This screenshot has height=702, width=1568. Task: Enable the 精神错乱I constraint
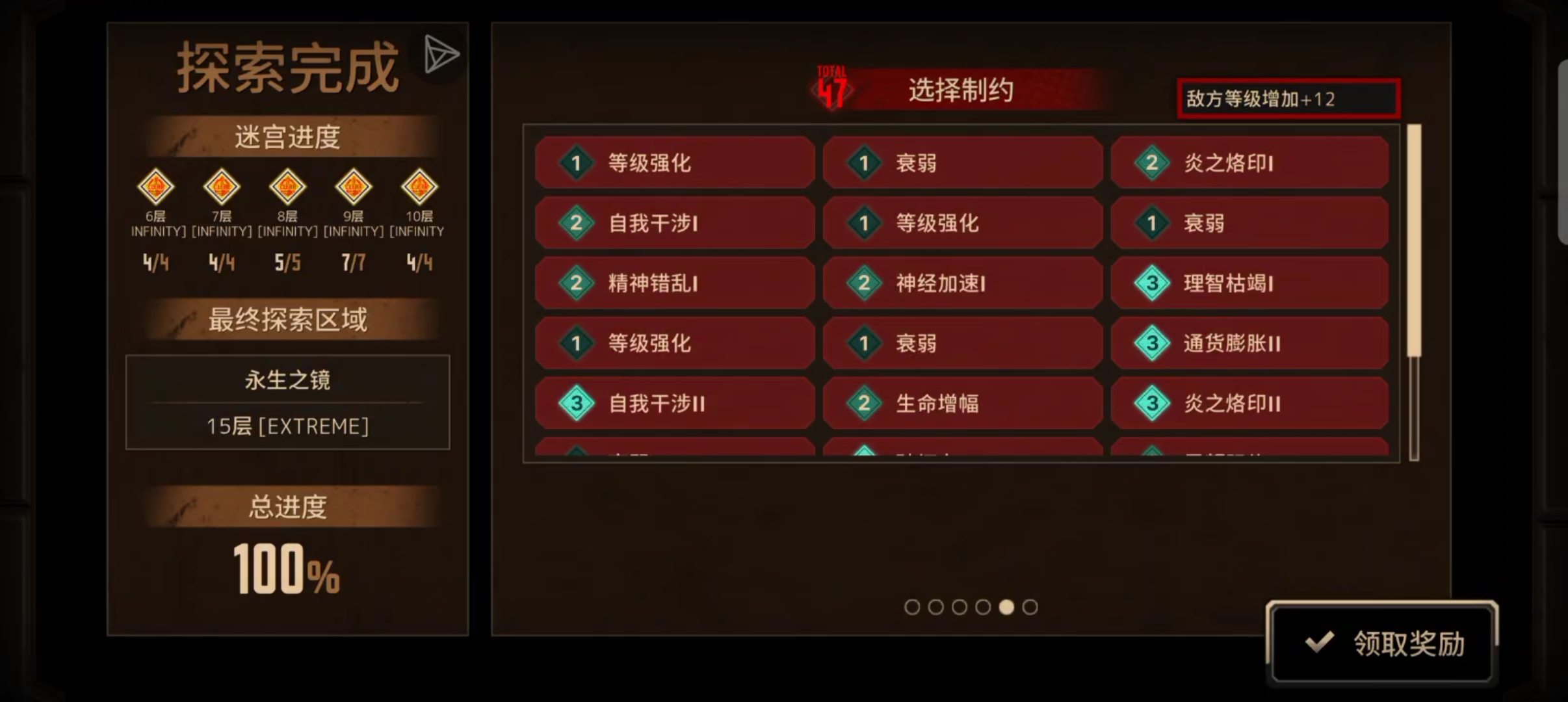674,283
